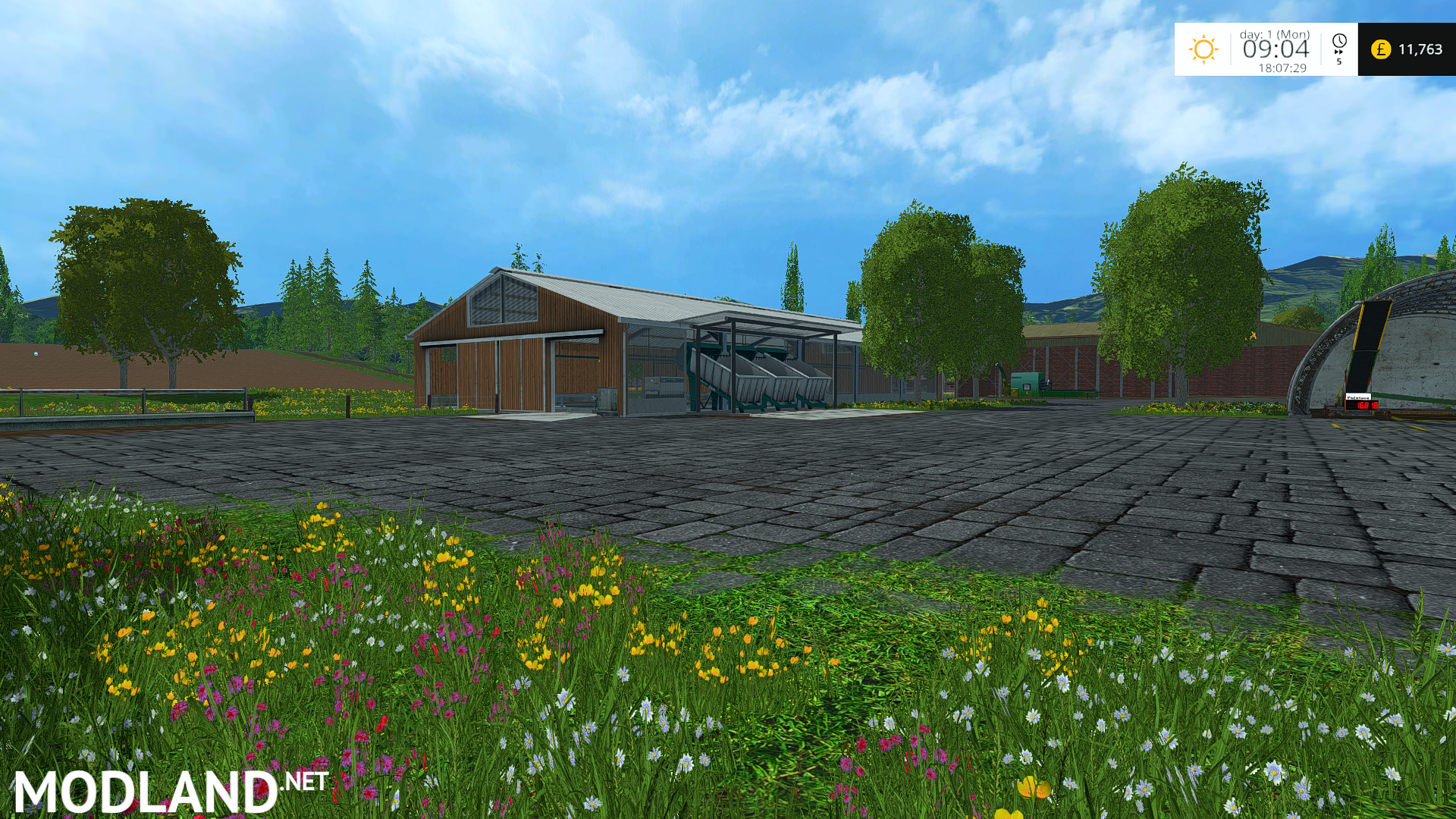
Task: Click the clock time-scale icon
Action: click(x=1339, y=40)
